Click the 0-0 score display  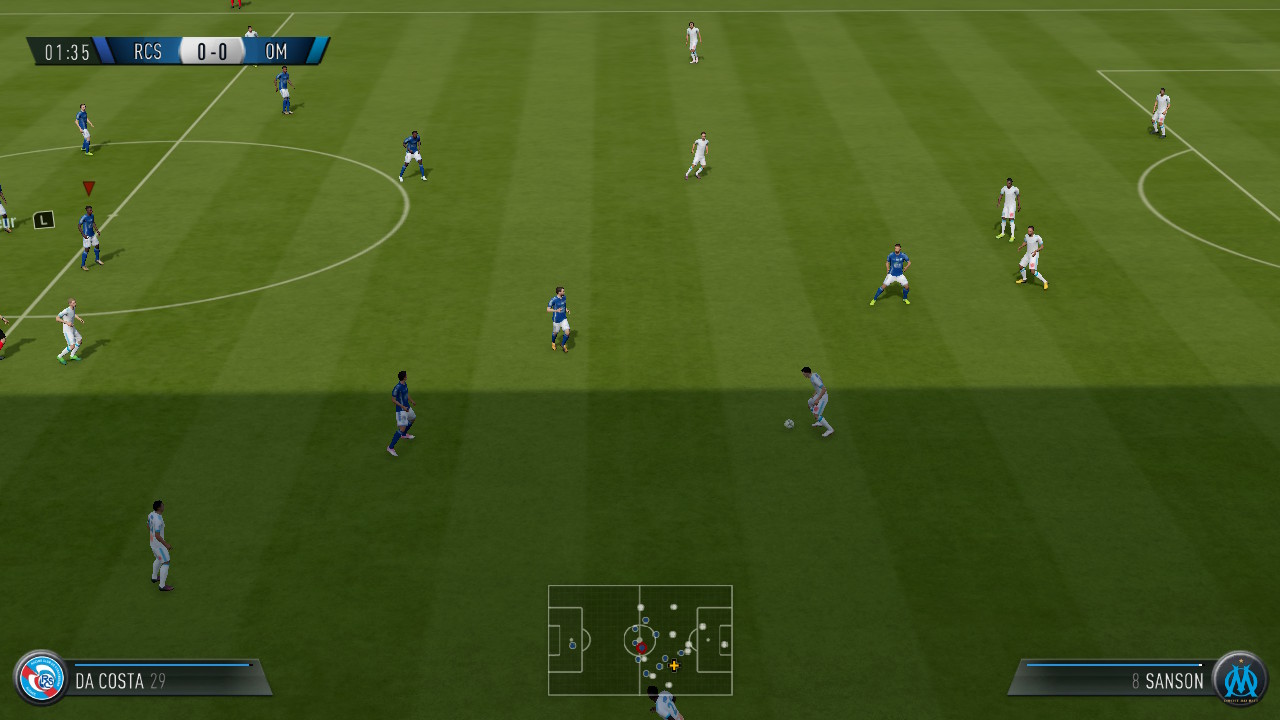216,52
